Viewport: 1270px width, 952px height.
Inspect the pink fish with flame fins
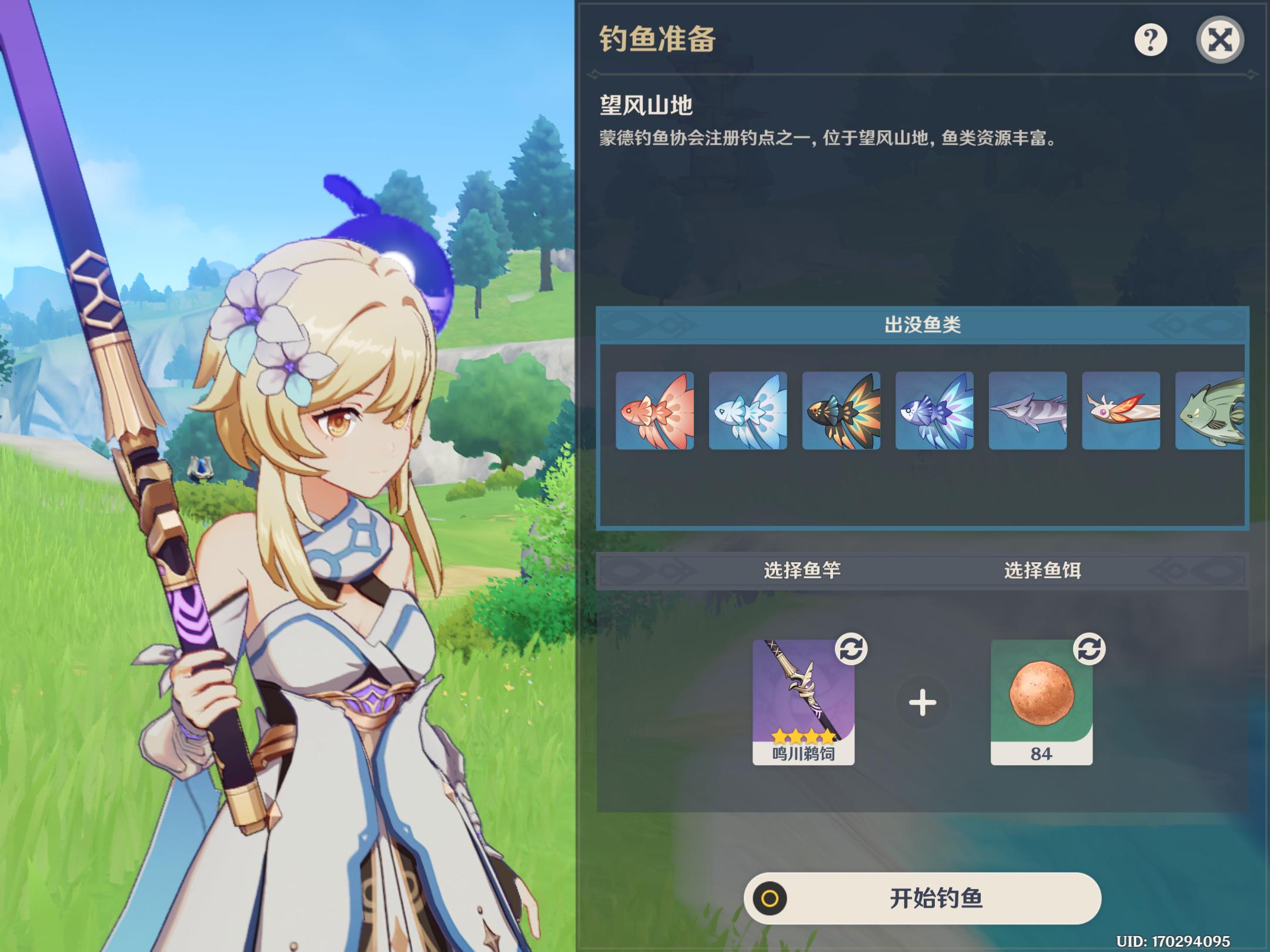1121,411
